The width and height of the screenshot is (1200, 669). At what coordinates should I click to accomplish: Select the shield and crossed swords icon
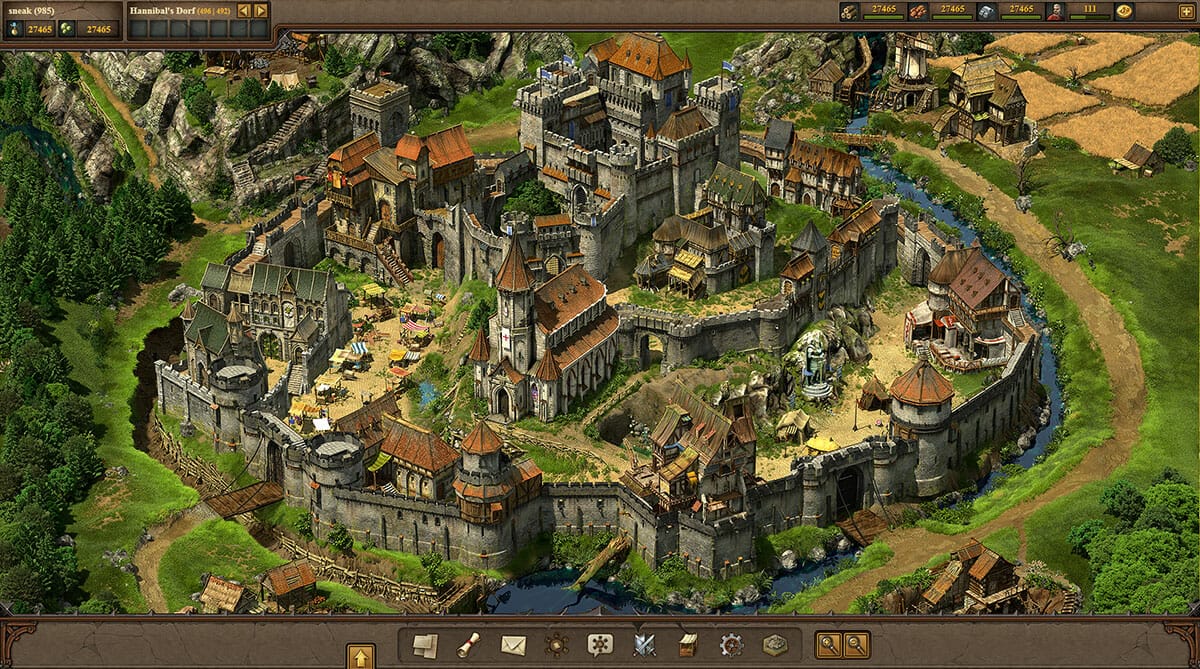click(x=644, y=645)
